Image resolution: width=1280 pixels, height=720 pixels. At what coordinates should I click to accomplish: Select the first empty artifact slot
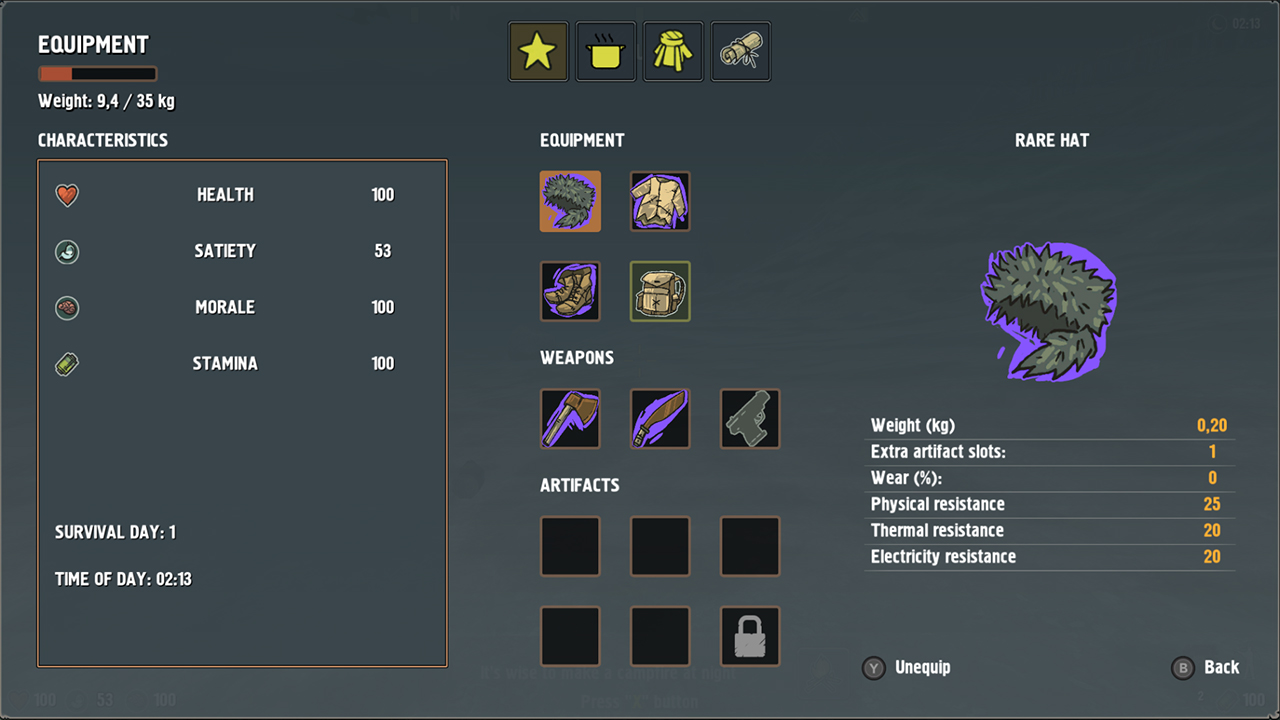pos(570,546)
